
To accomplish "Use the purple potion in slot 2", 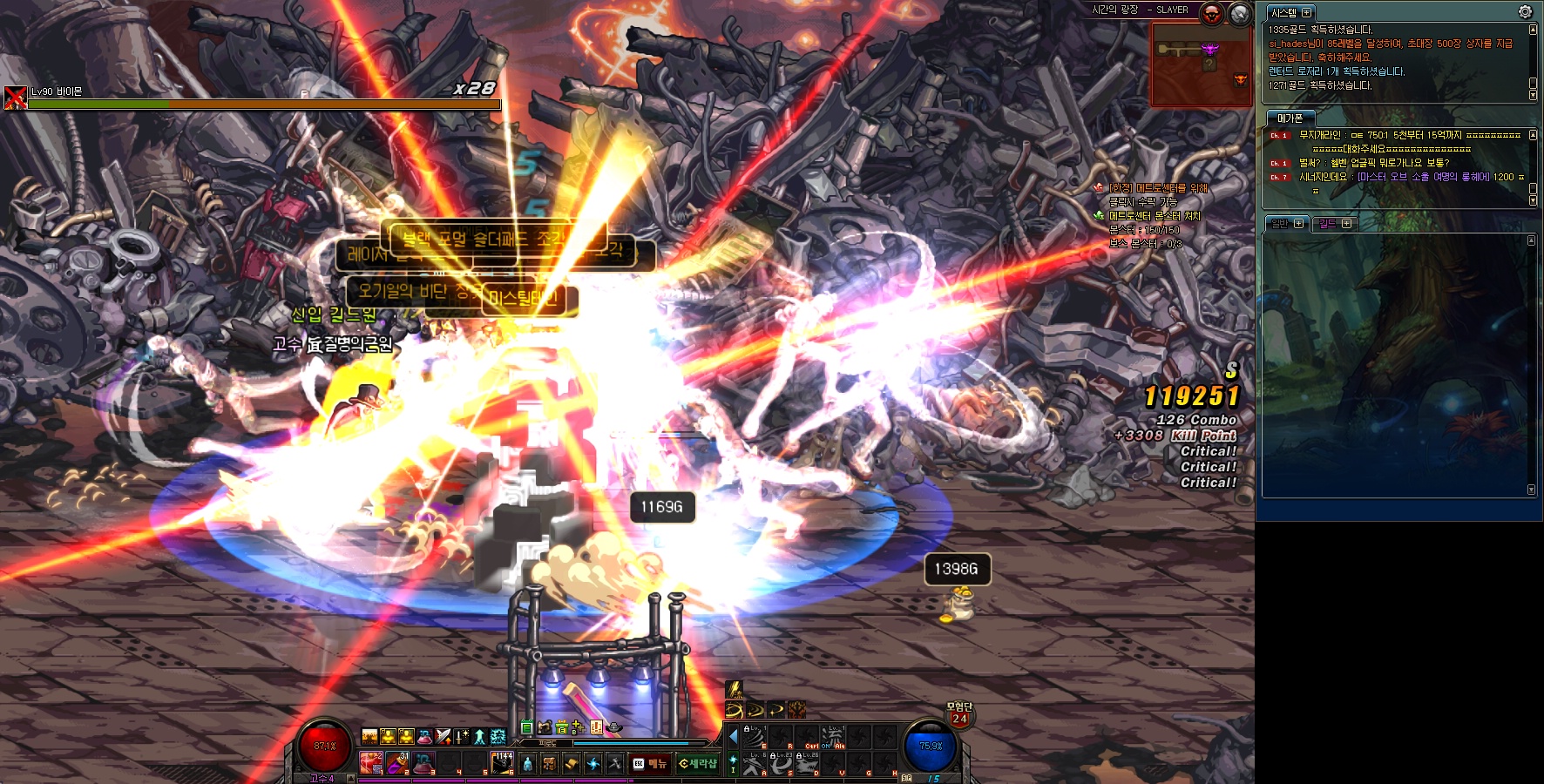I will click(x=397, y=763).
